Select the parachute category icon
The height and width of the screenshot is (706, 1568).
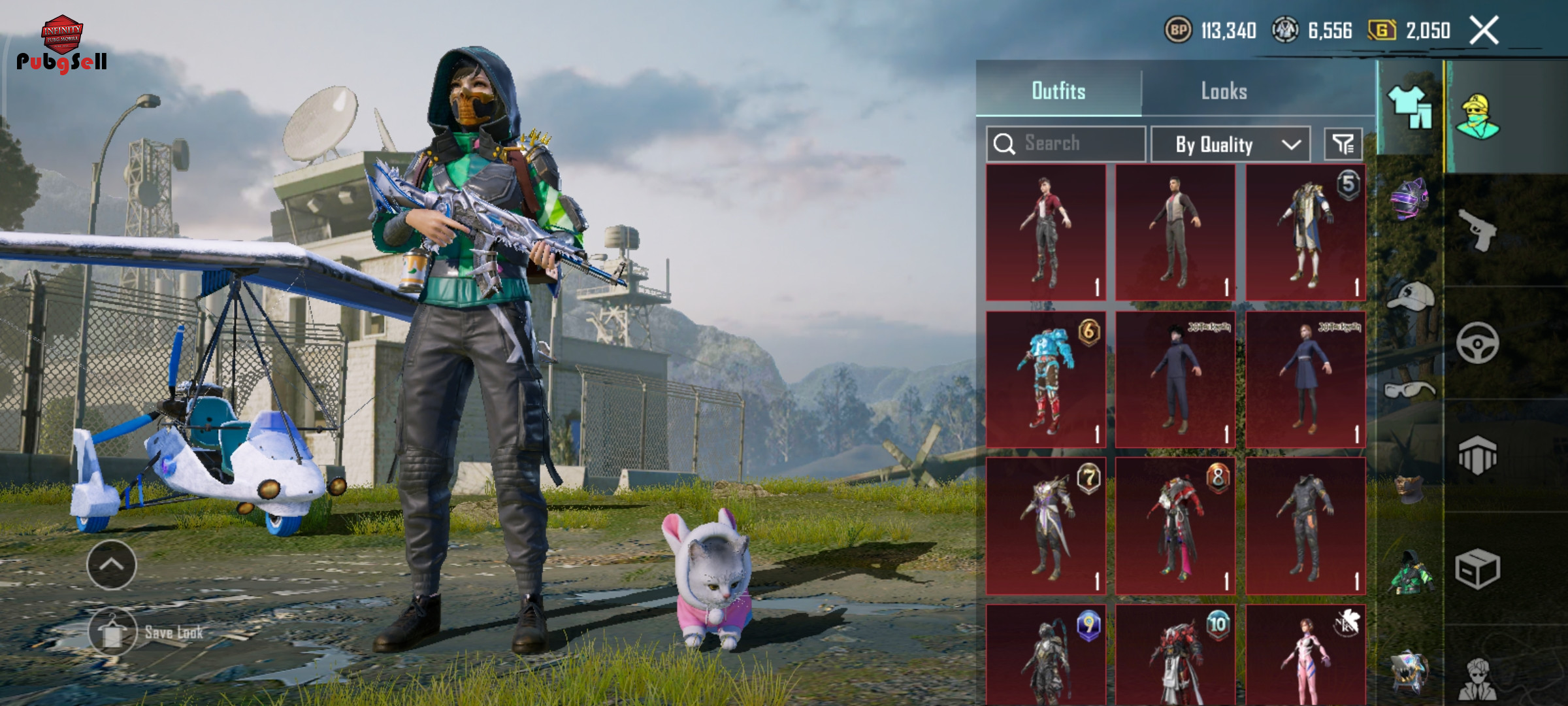click(x=1477, y=456)
